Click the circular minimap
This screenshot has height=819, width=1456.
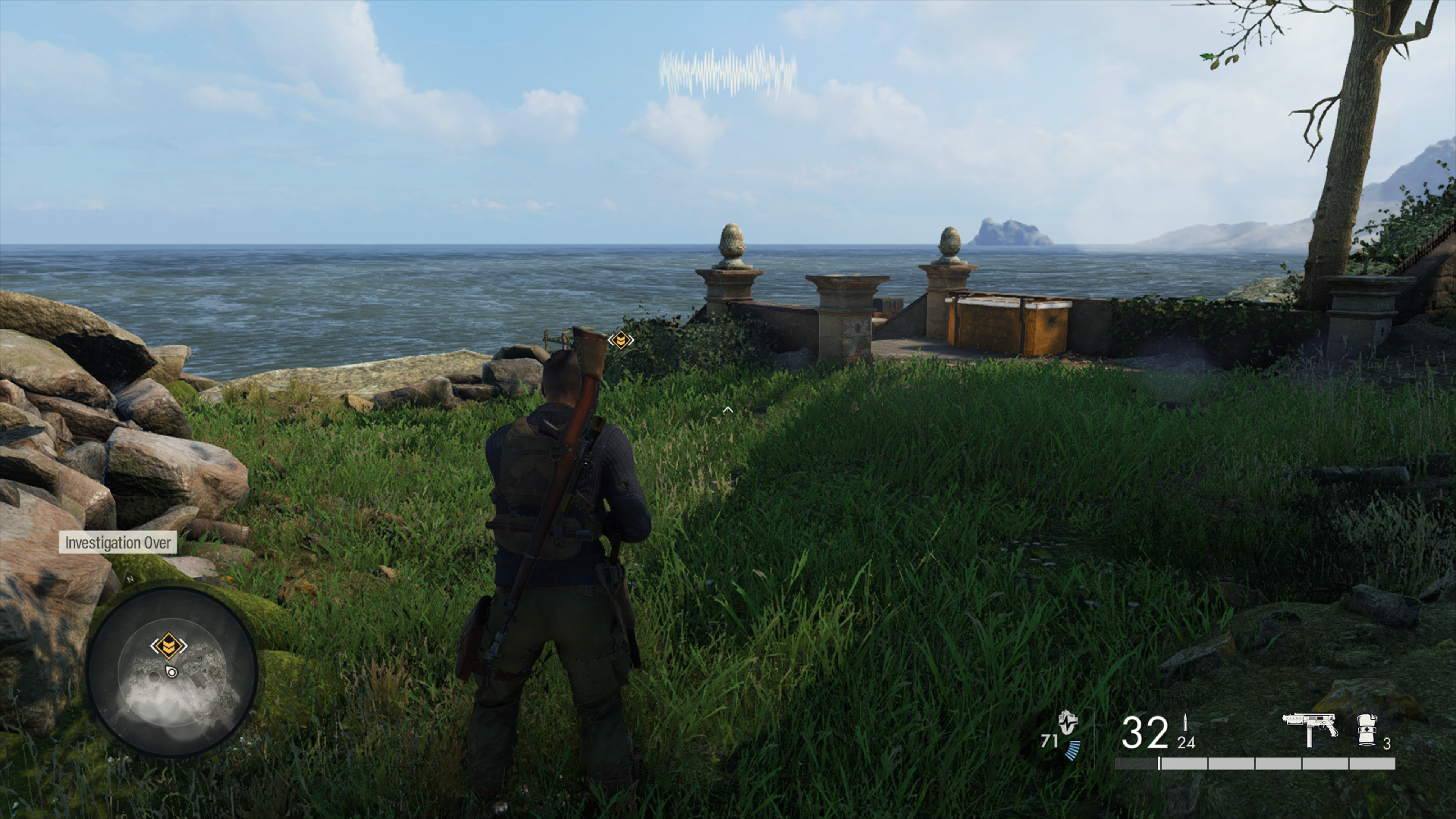coord(173,672)
